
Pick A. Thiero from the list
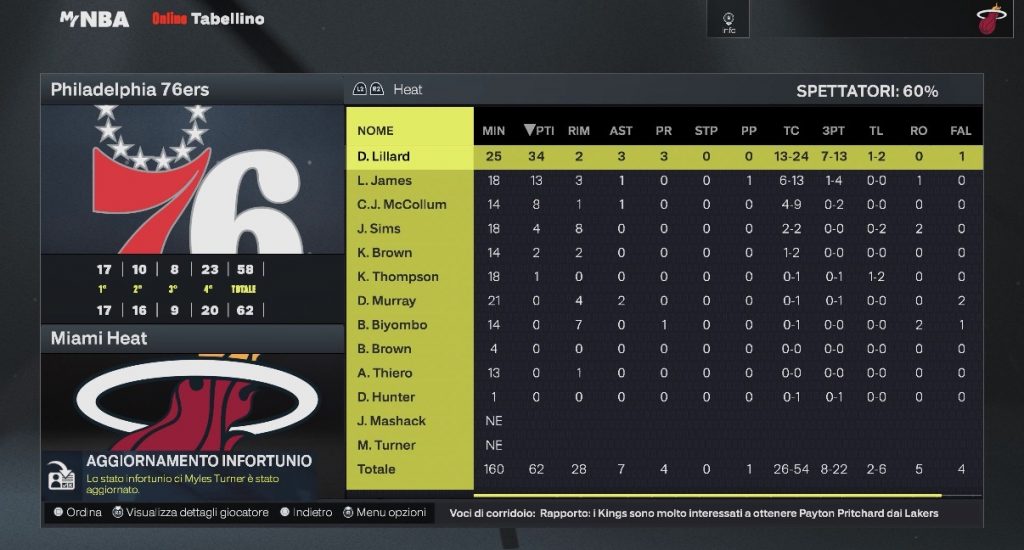tap(383, 373)
